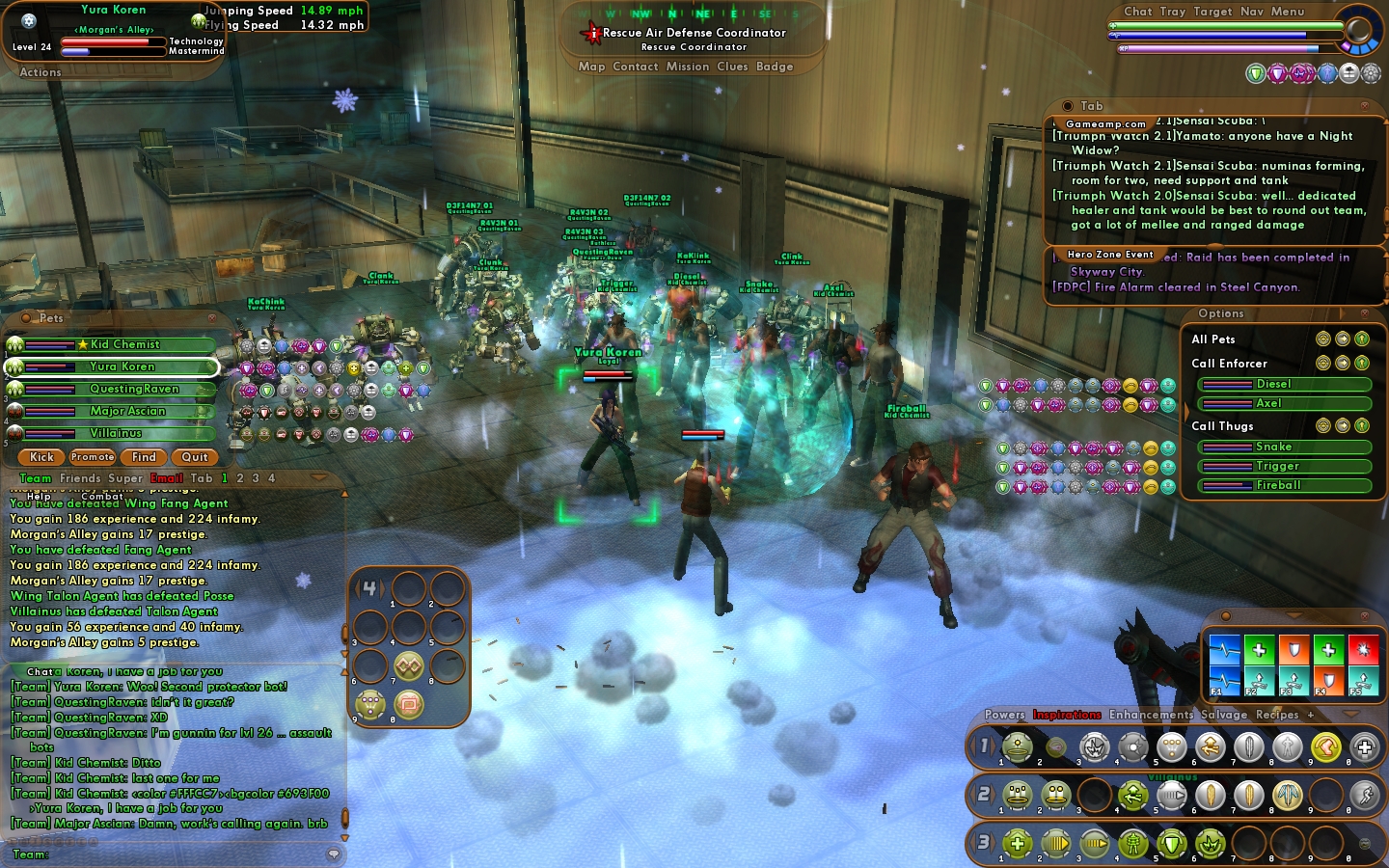This screenshot has width=1389, height=868.
Task: Open the Clues list
Action: pyautogui.click(x=732, y=67)
